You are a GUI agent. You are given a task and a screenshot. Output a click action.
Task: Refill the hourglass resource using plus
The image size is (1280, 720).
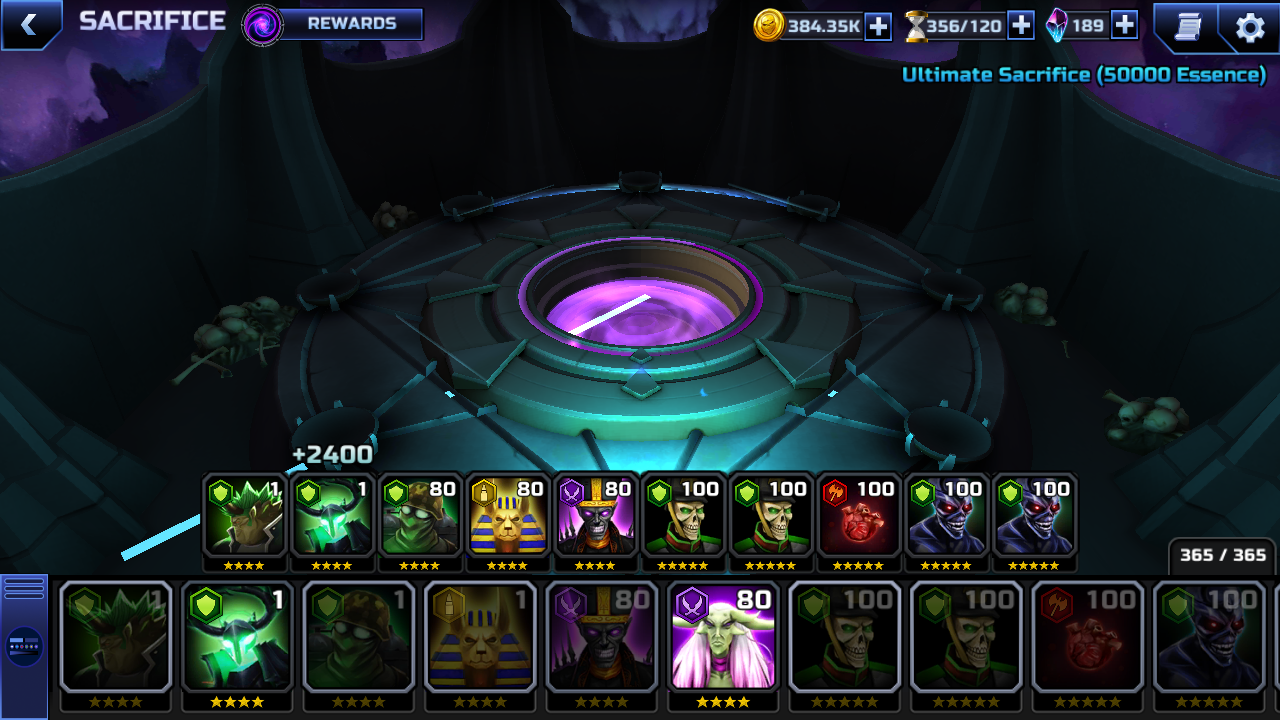(1020, 26)
